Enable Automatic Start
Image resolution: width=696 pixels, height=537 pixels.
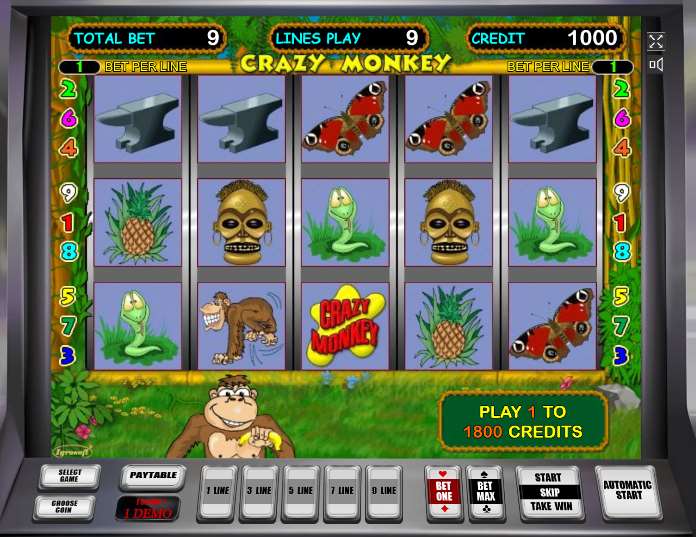click(627, 490)
